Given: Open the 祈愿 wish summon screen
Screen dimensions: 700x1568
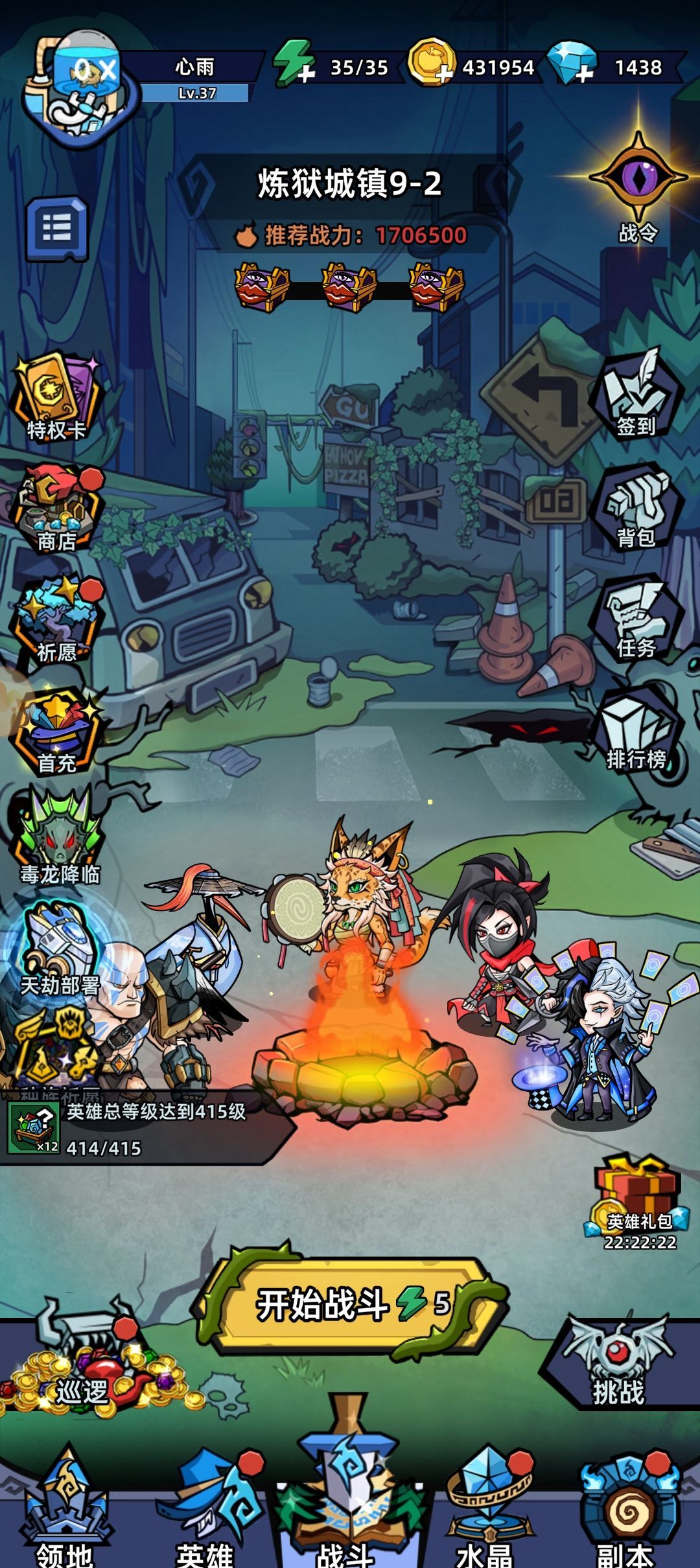Looking at the screenshot, I should pyautogui.click(x=57, y=620).
